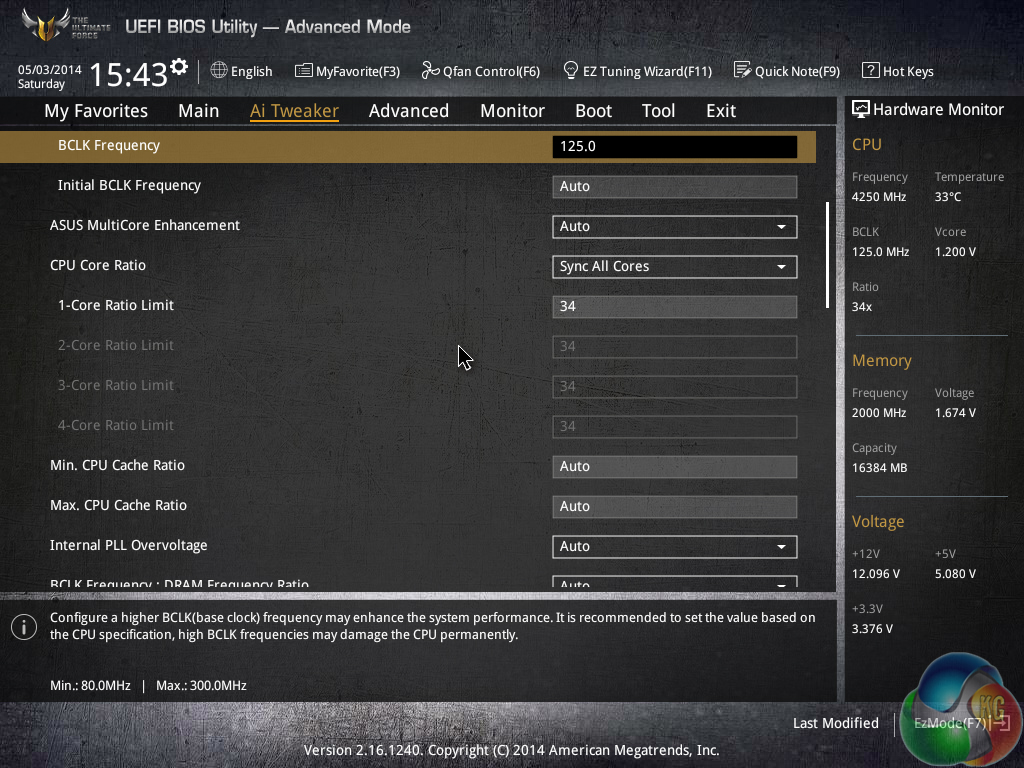Choose the Exit tab
Viewport: 1024px width, 768px height.
point(720,111)
